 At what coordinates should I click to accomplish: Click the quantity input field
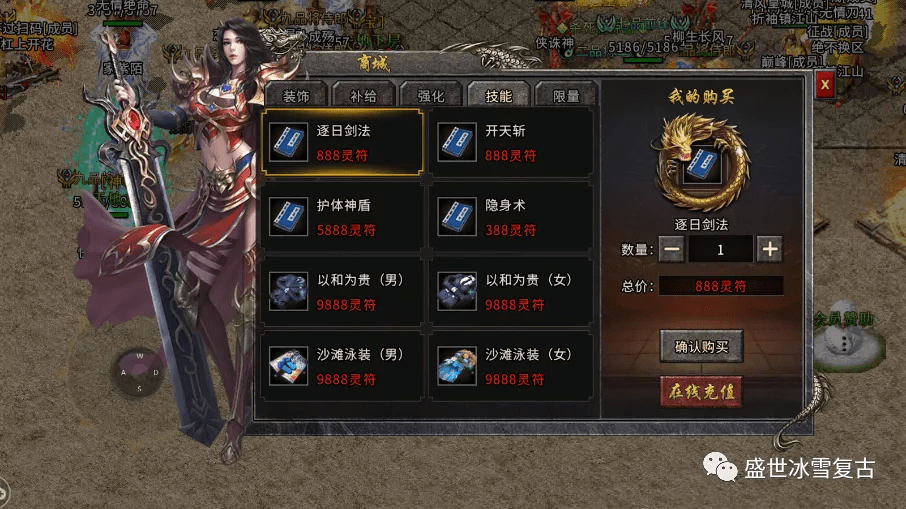[x=720, y=249]
